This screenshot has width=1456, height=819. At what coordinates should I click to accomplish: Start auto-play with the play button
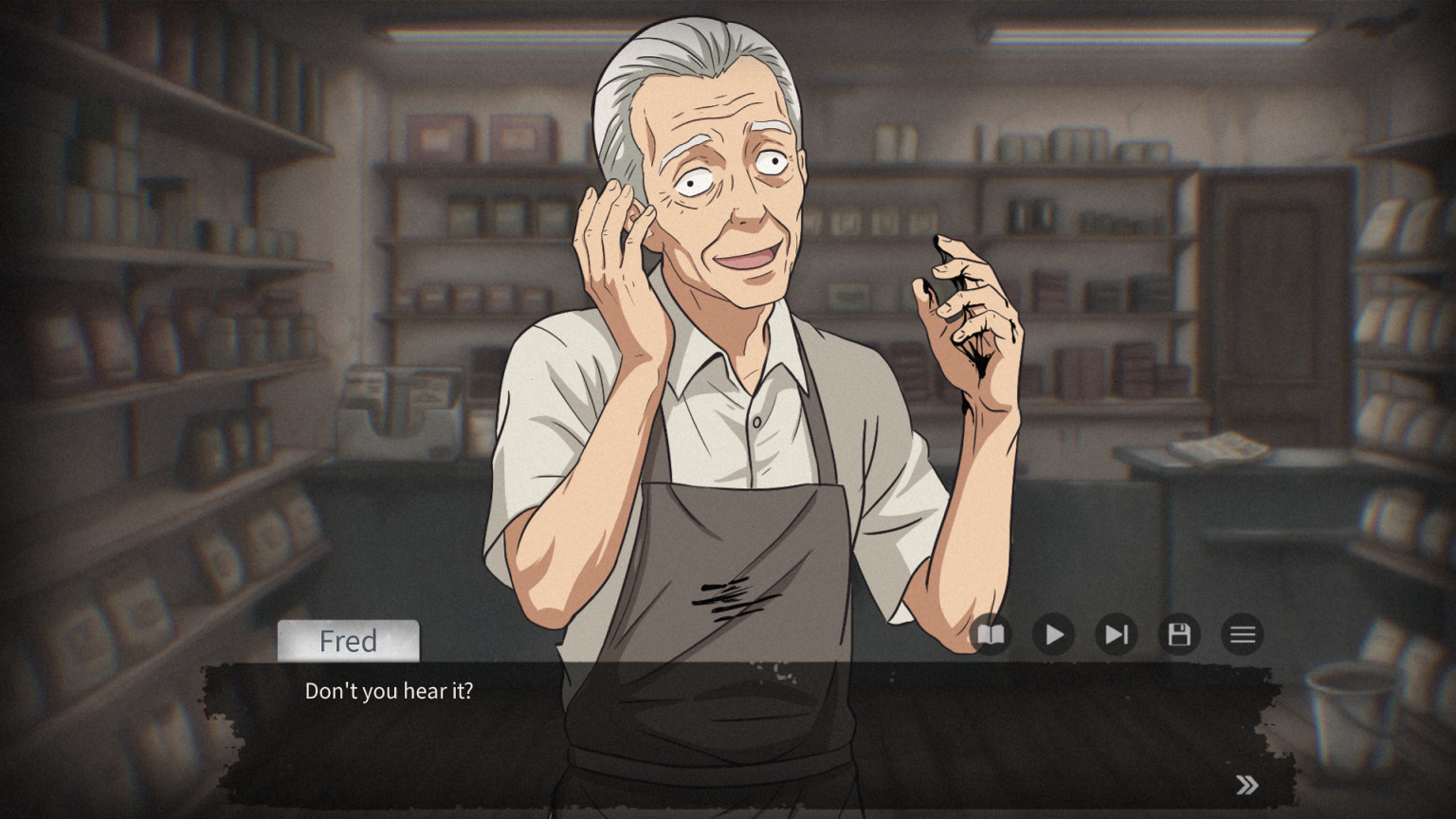coord(1053,634)
